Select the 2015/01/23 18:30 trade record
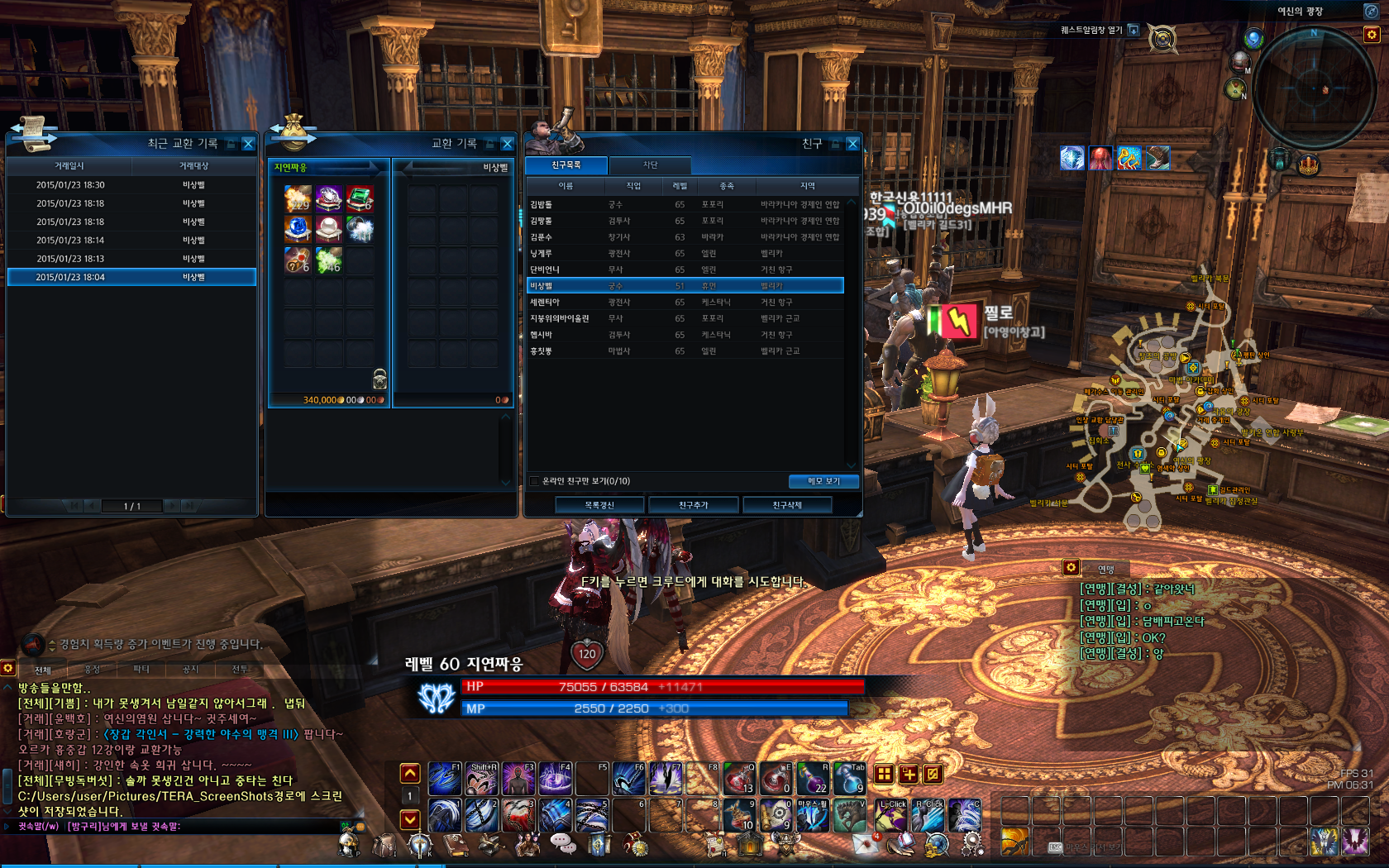This screenshot has height=868, width=1389. point(131,185)
